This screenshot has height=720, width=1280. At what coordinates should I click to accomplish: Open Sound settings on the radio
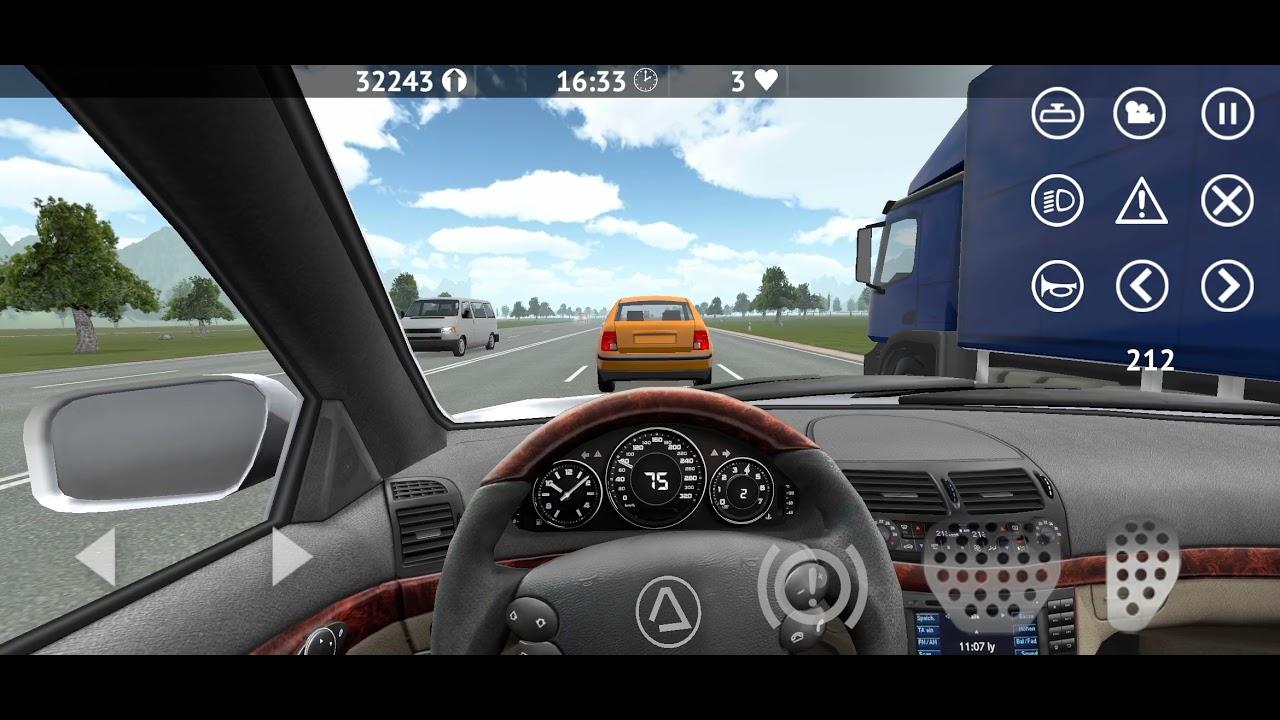point(1027,655)
